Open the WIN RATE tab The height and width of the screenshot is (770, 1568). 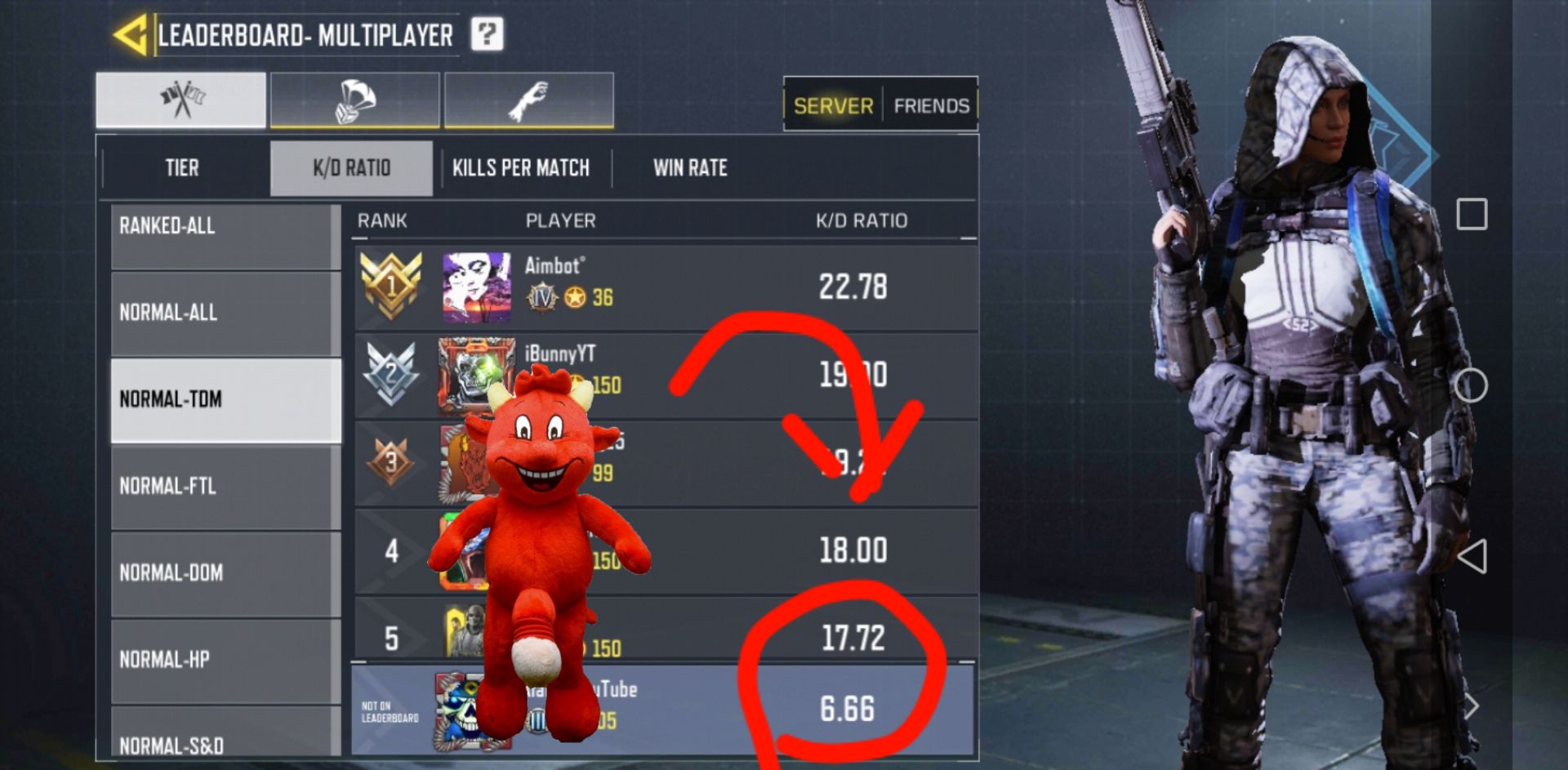(690, 167)
